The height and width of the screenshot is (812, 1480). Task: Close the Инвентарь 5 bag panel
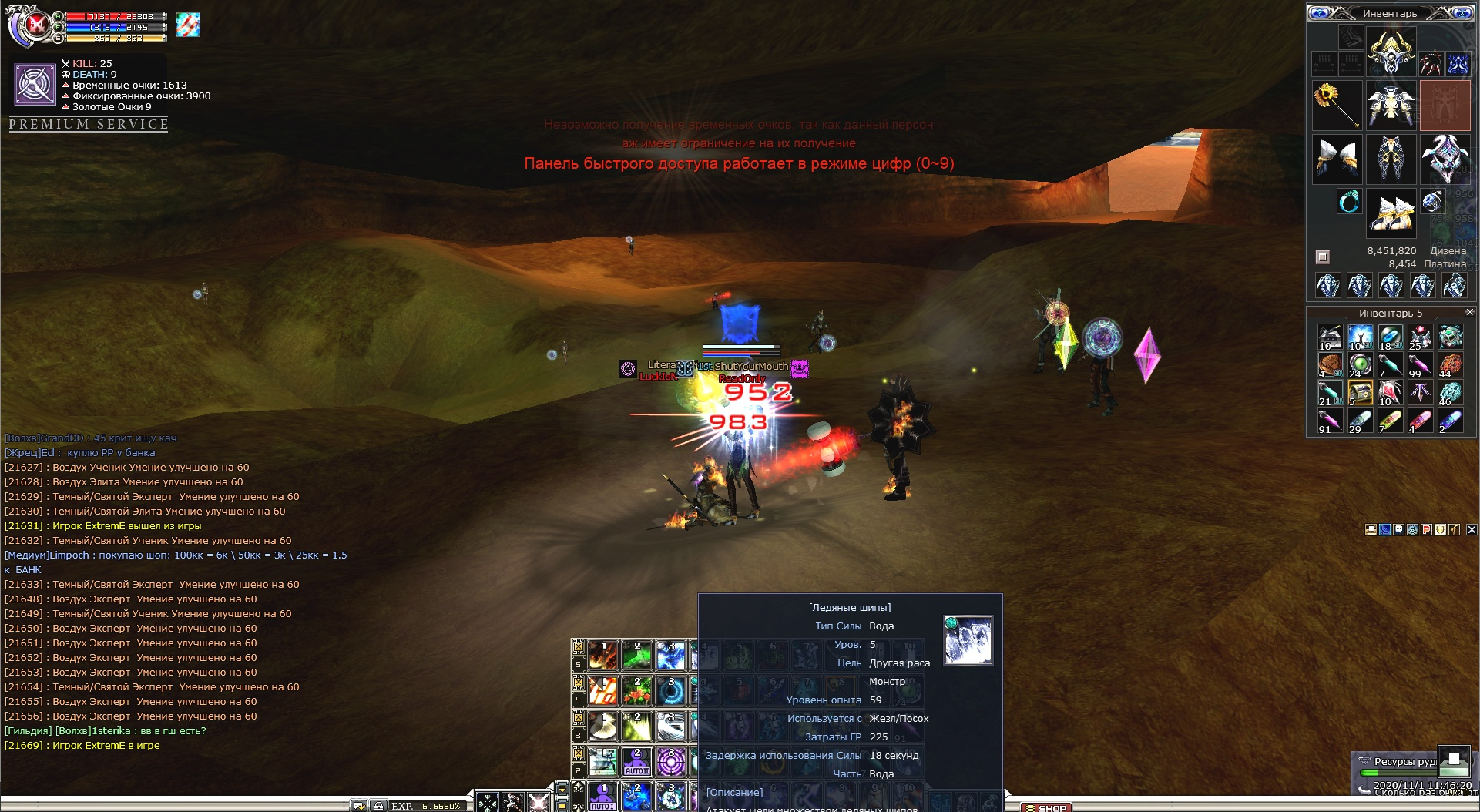click(x=1469, y=312)
